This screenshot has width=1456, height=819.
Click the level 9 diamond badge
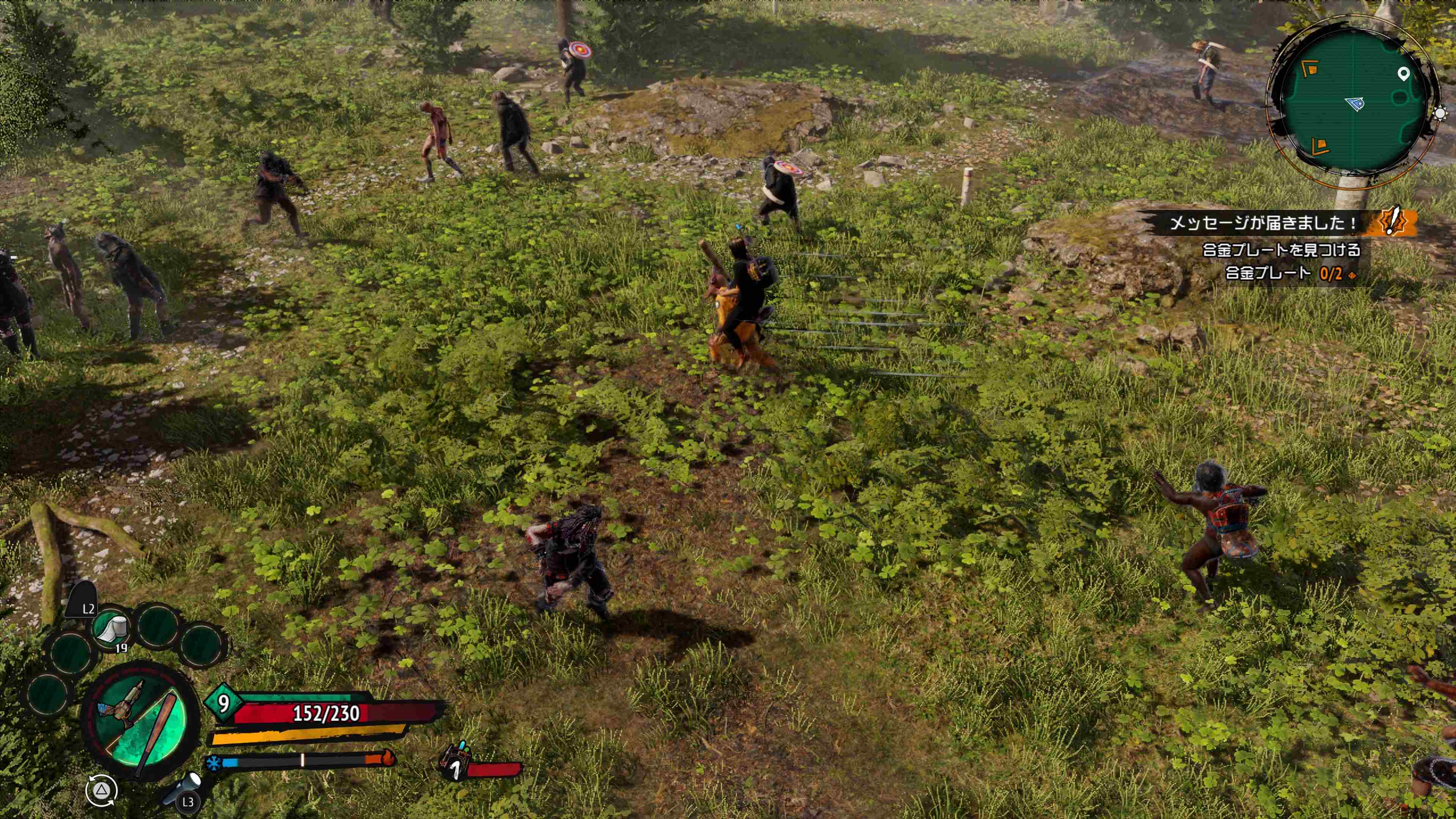(x=224, y=703)
